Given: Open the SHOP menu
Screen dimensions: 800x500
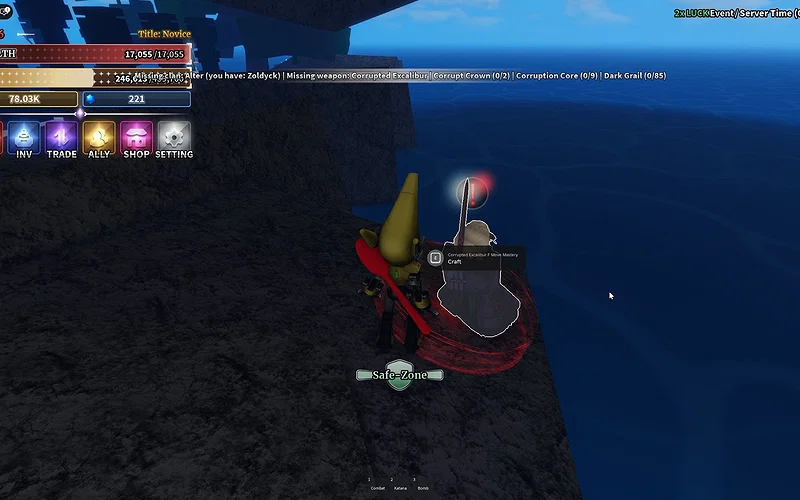Looking at the screenshot, I should point(136,138).
